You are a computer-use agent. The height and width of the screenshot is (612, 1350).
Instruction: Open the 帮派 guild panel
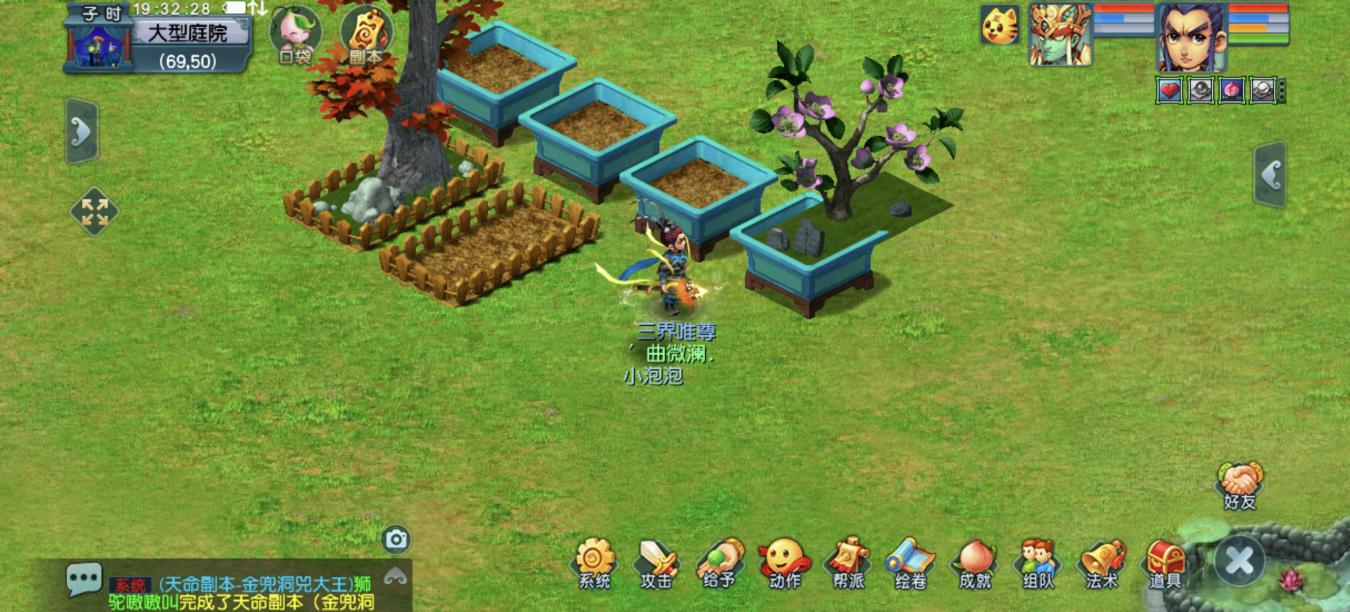point(847,562)
